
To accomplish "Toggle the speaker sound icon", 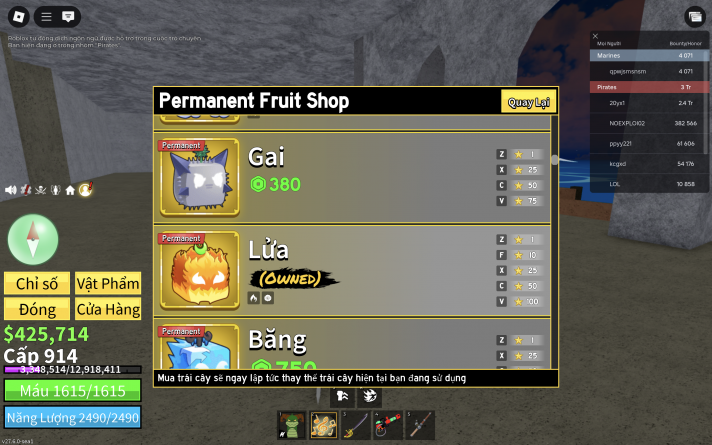I will pyautogui.click(x=11, y=190).
